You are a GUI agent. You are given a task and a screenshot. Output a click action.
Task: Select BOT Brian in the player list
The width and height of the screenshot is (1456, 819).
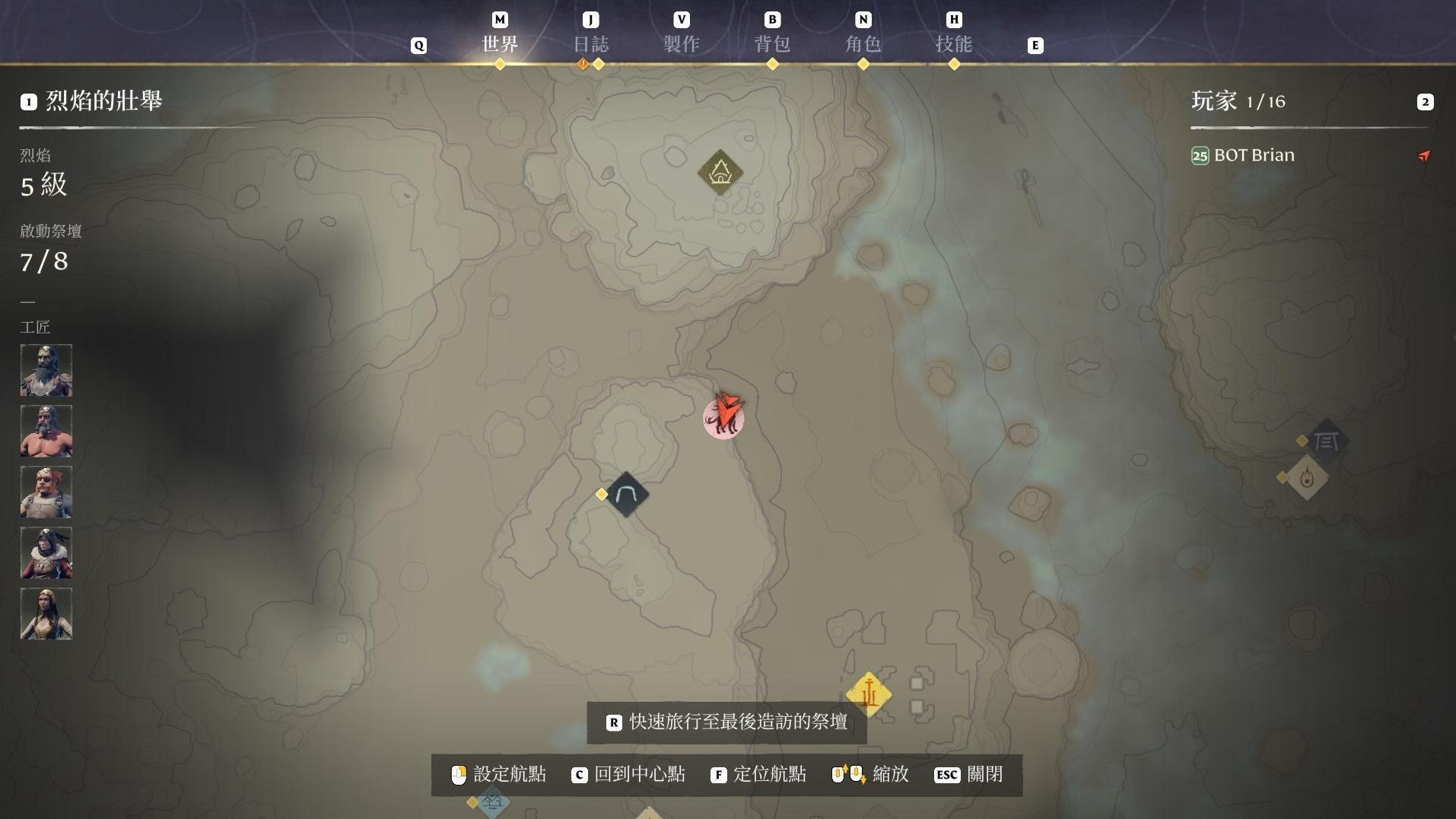[1254, 155]
